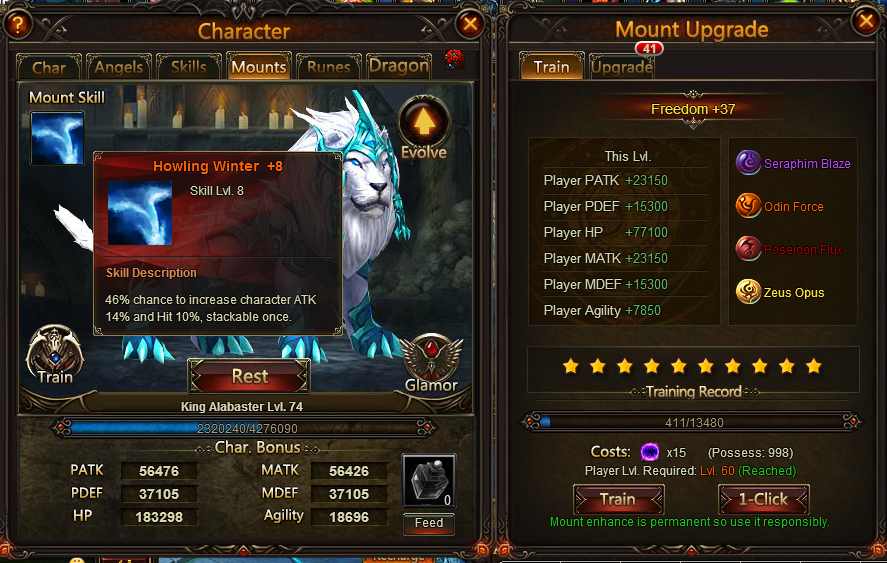The height and width of the screenshot is (563, 887).
Task: Click the Evolve arrow button
Action: pos(424,124)
